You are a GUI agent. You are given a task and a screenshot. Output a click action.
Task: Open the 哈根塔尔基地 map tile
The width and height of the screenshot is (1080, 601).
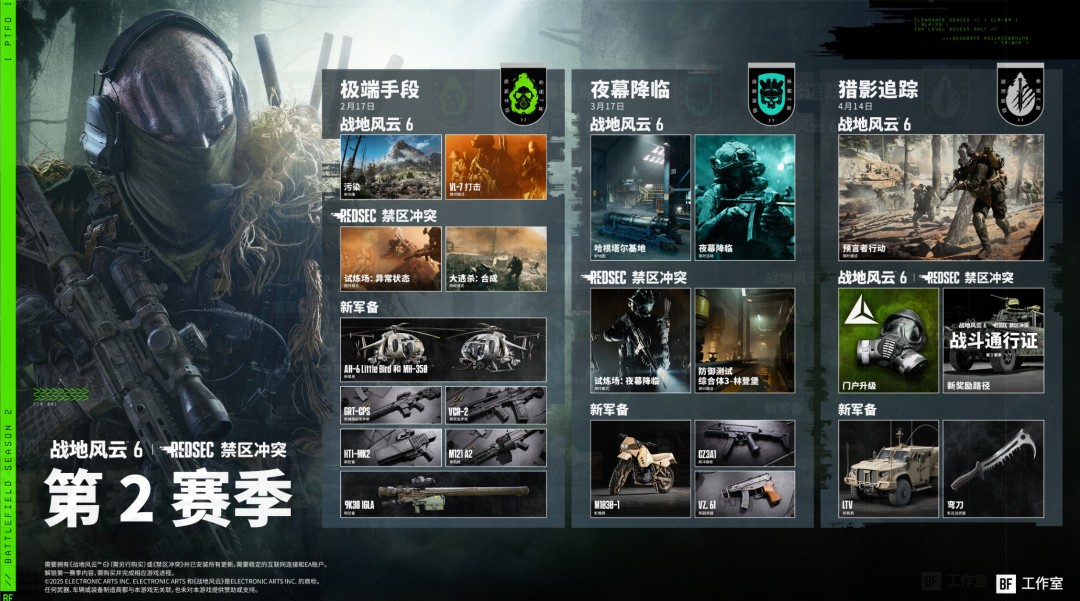tap(640, 197)
